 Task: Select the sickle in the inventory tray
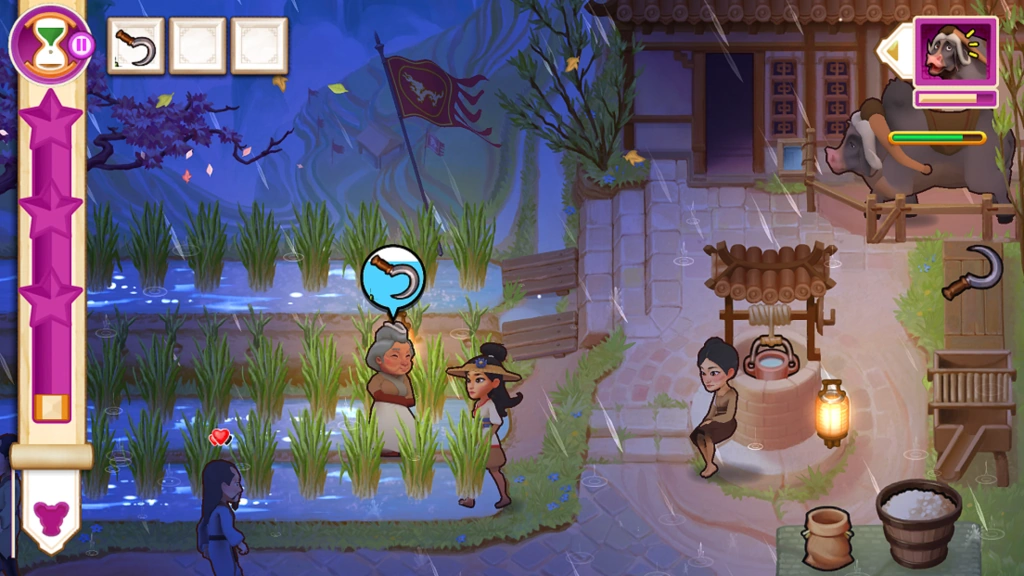[x=135, y=46]
